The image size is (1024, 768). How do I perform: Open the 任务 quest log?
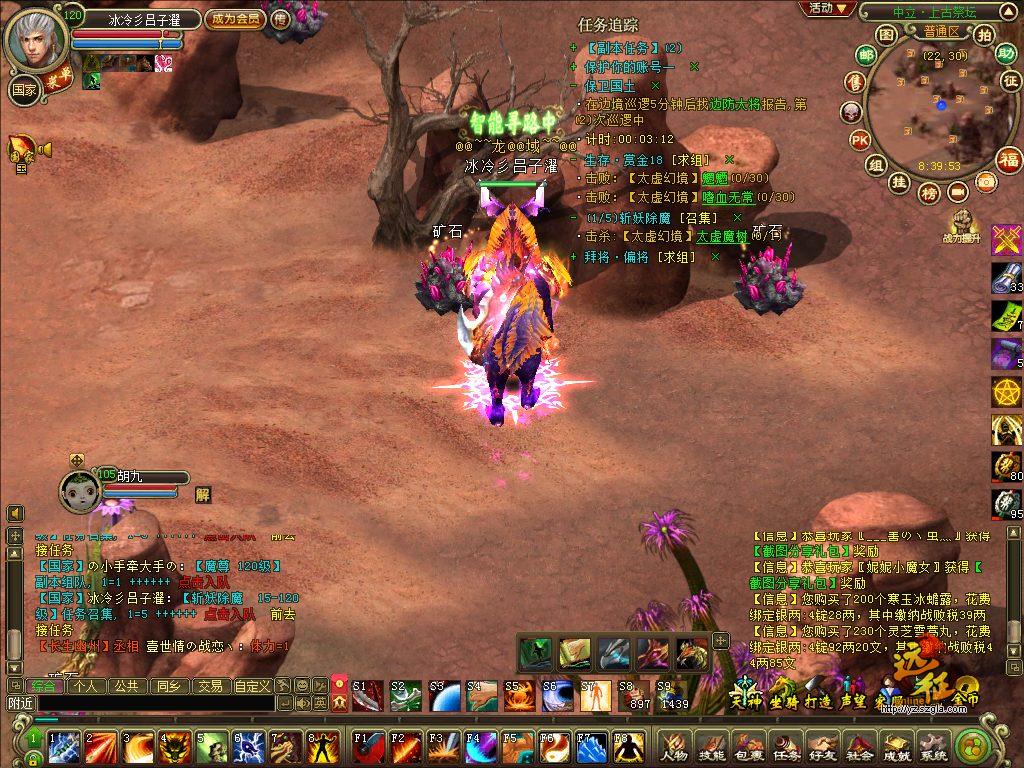click(786, 746)
